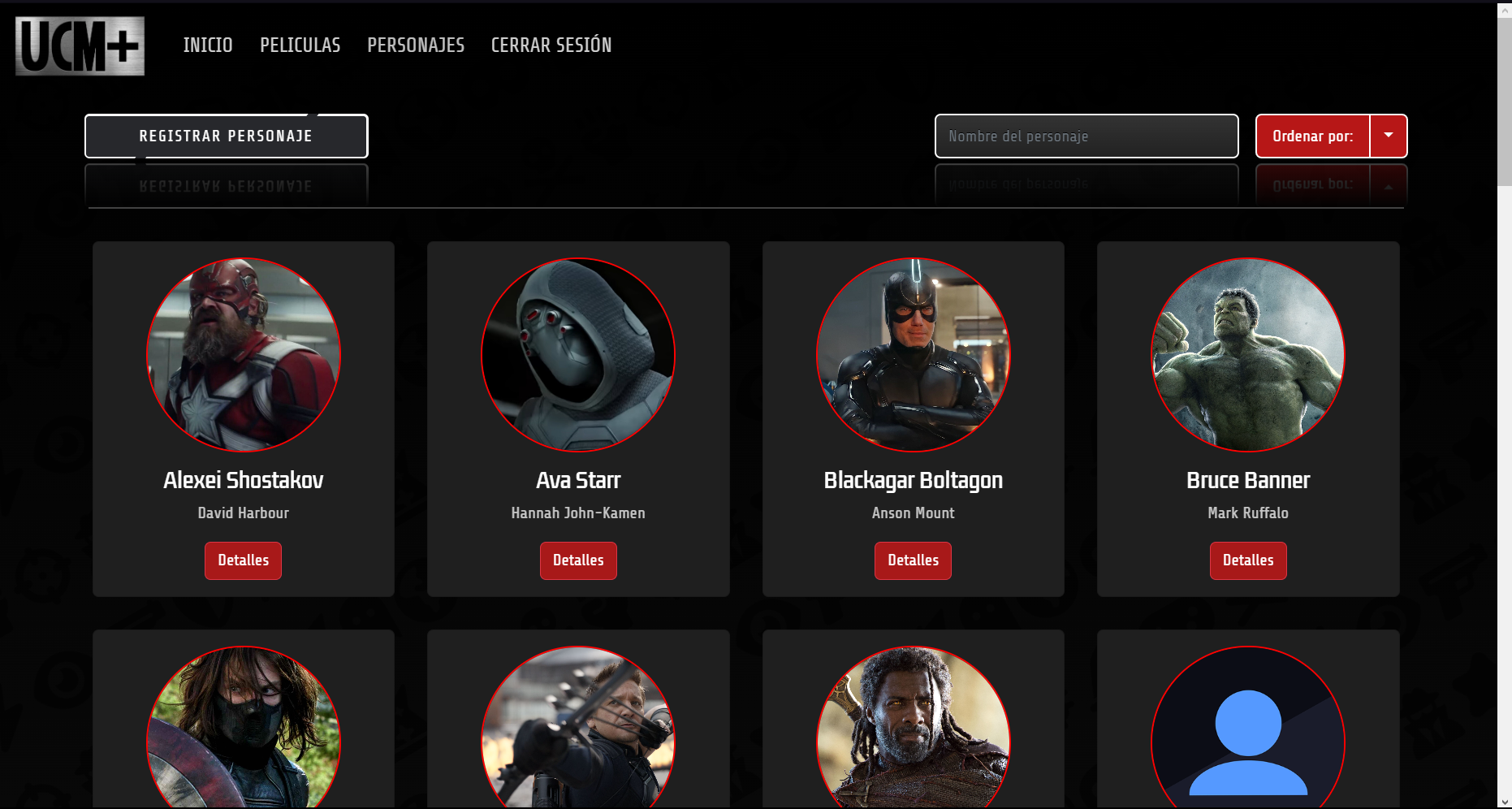Click the REGISTRAR PERSONAJE button
Screen dimensions: 1512x809
click(x=226, y=136)
